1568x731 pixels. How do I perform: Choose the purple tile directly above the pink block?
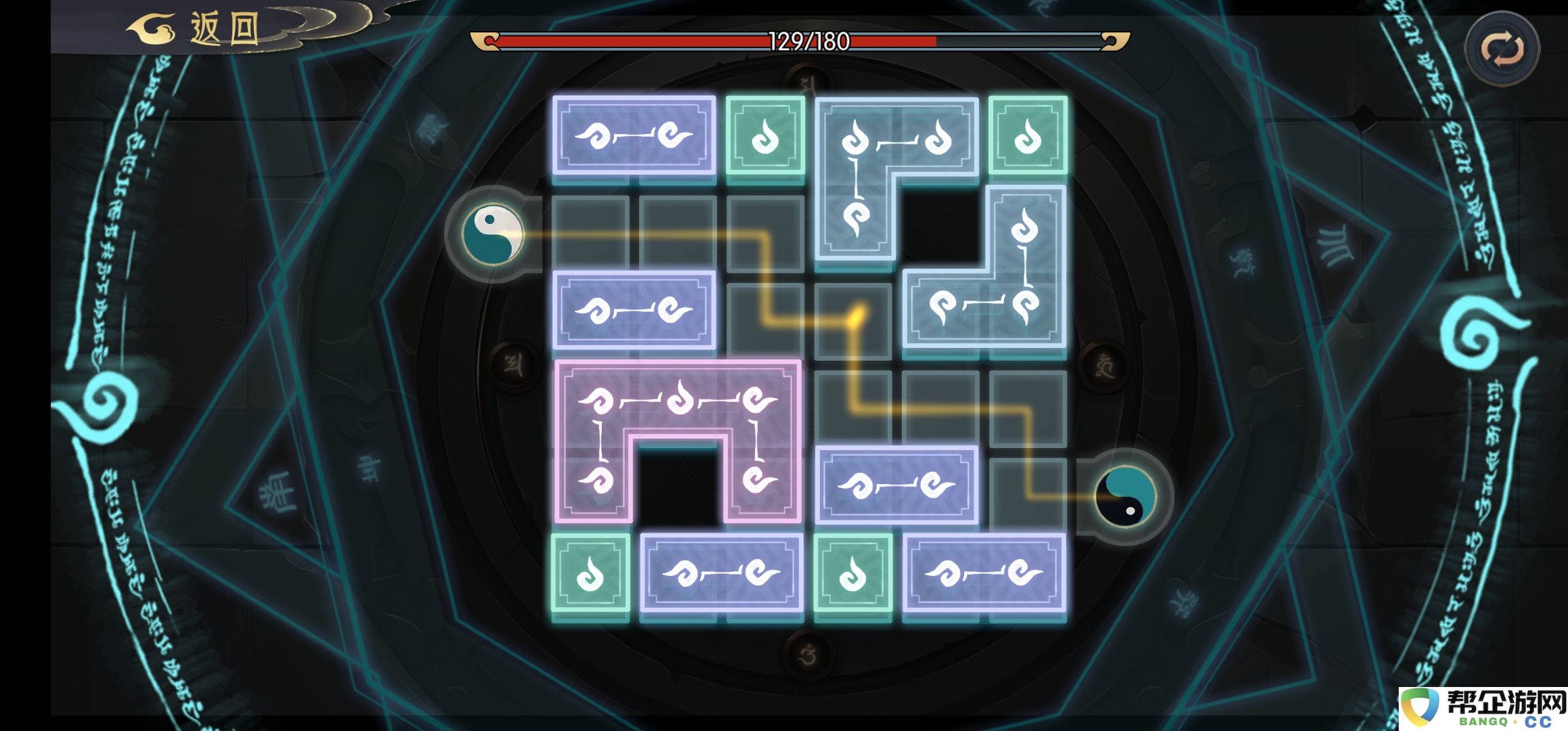pos(634,310)
